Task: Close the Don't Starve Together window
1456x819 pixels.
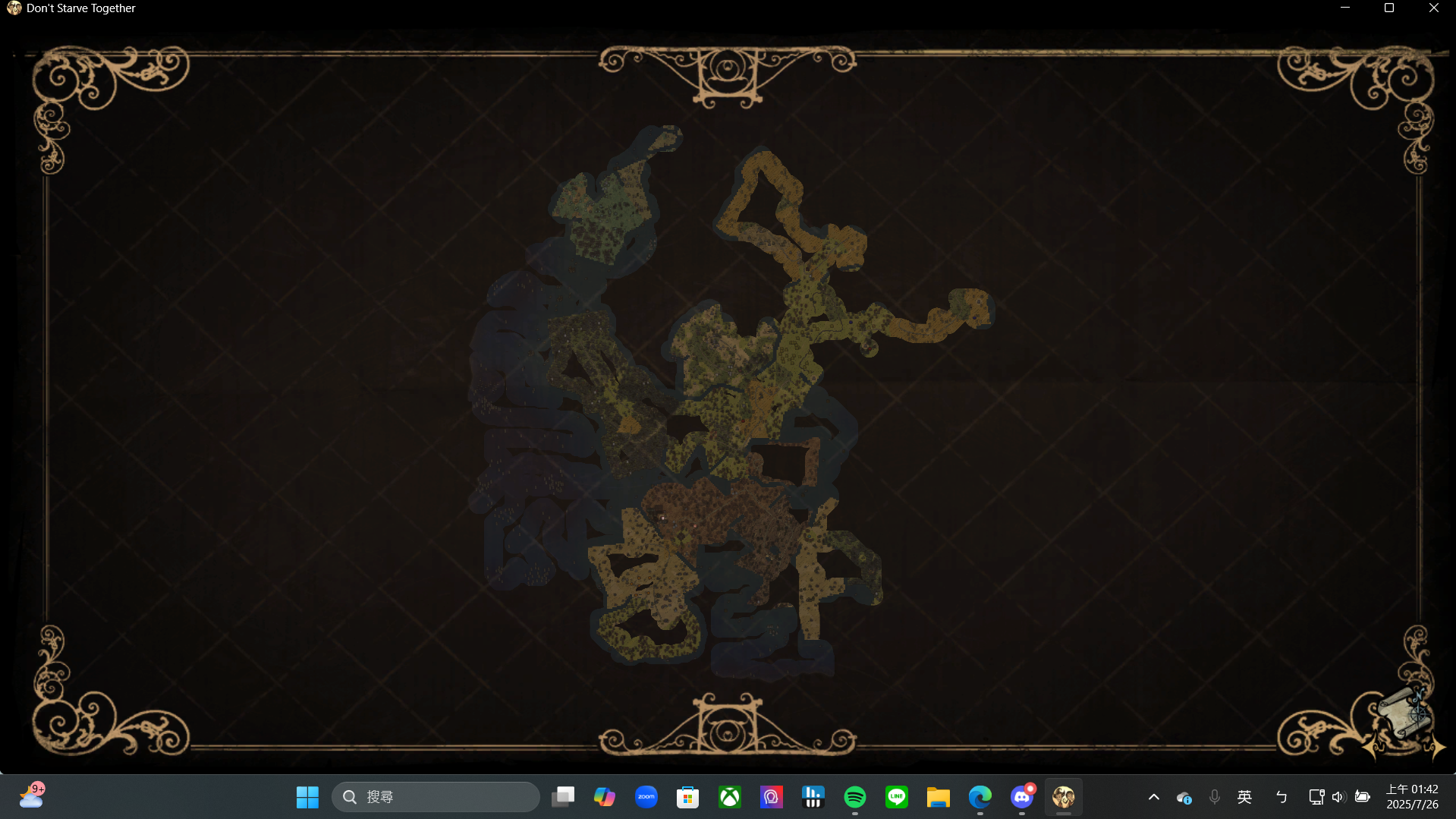Action: pyautogui.click(x=1433, y=8)
